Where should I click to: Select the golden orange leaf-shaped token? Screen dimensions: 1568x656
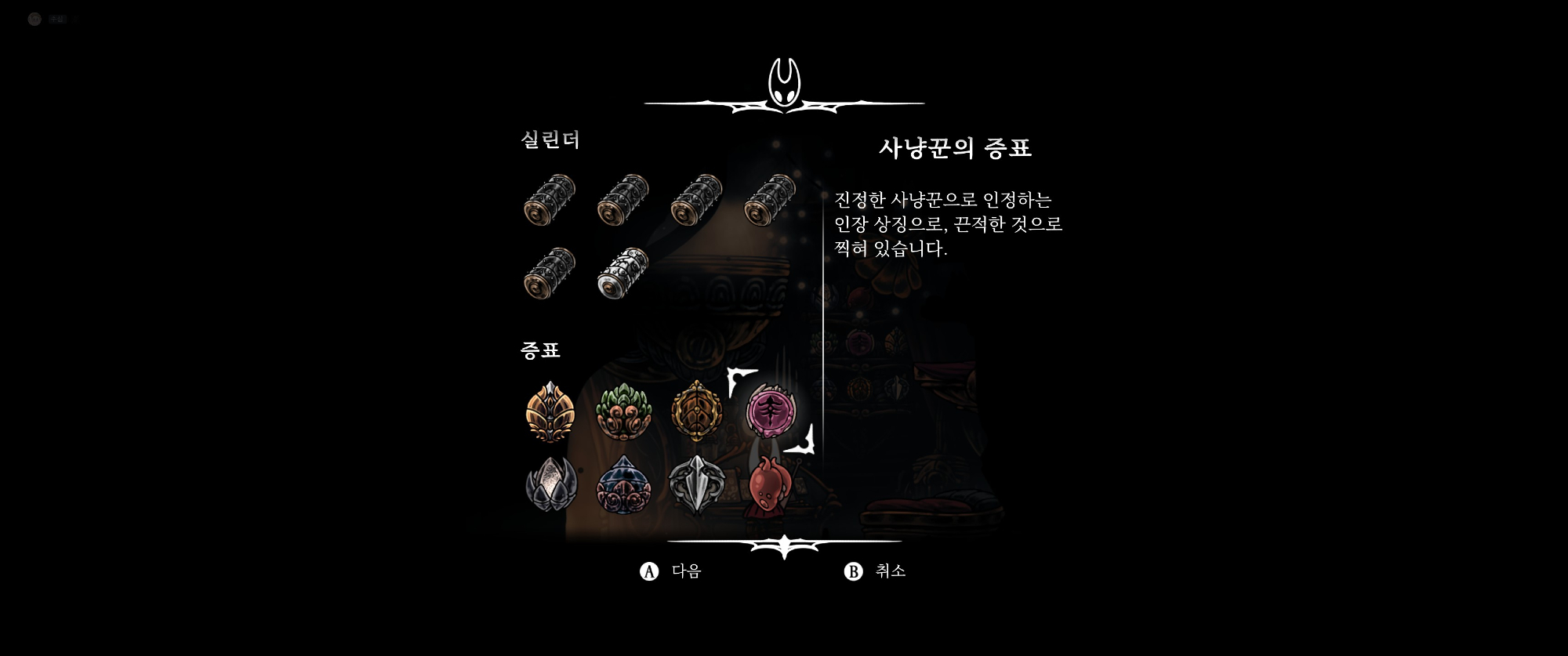550,411
